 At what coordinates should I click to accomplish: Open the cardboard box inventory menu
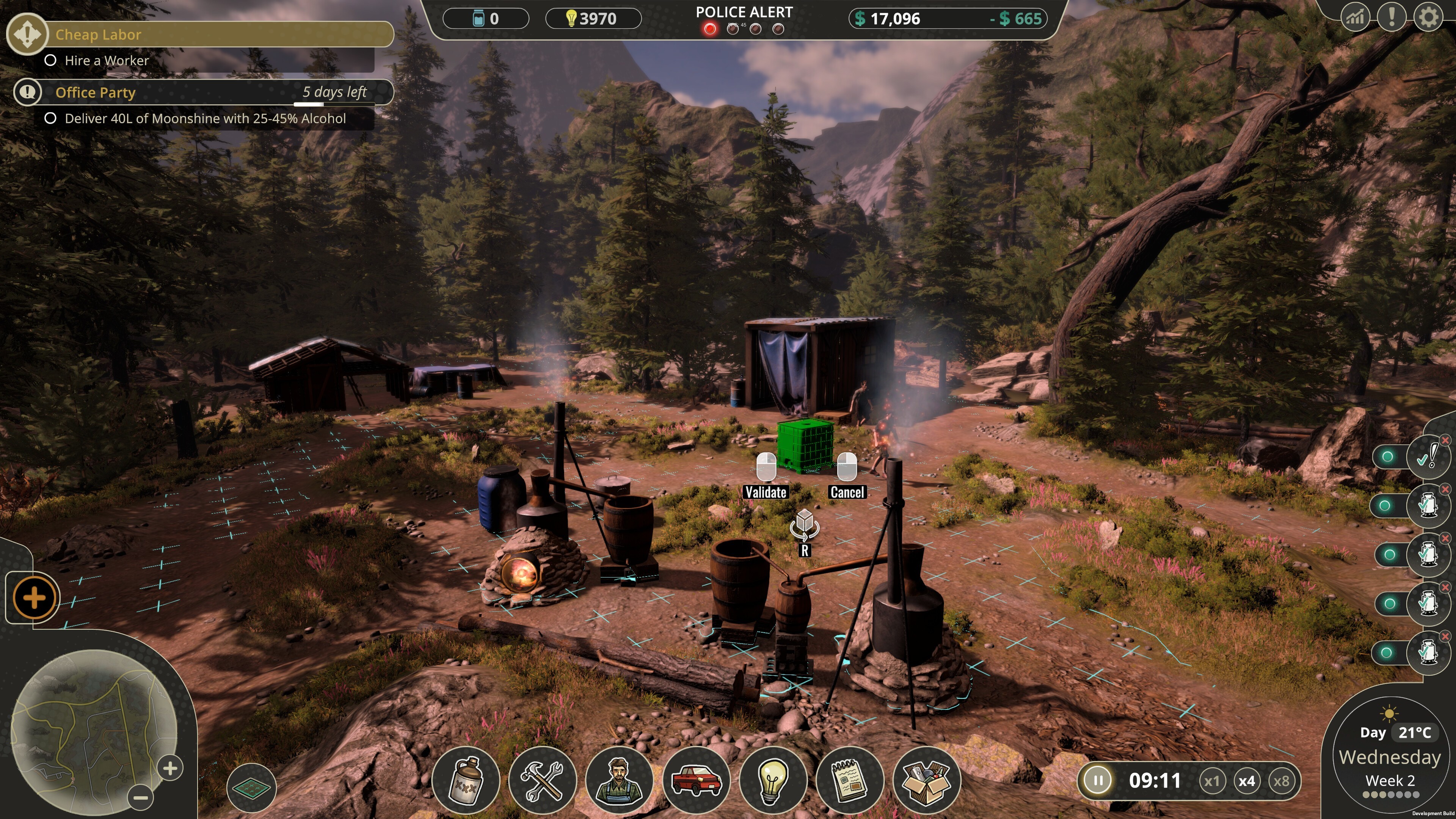926,781
